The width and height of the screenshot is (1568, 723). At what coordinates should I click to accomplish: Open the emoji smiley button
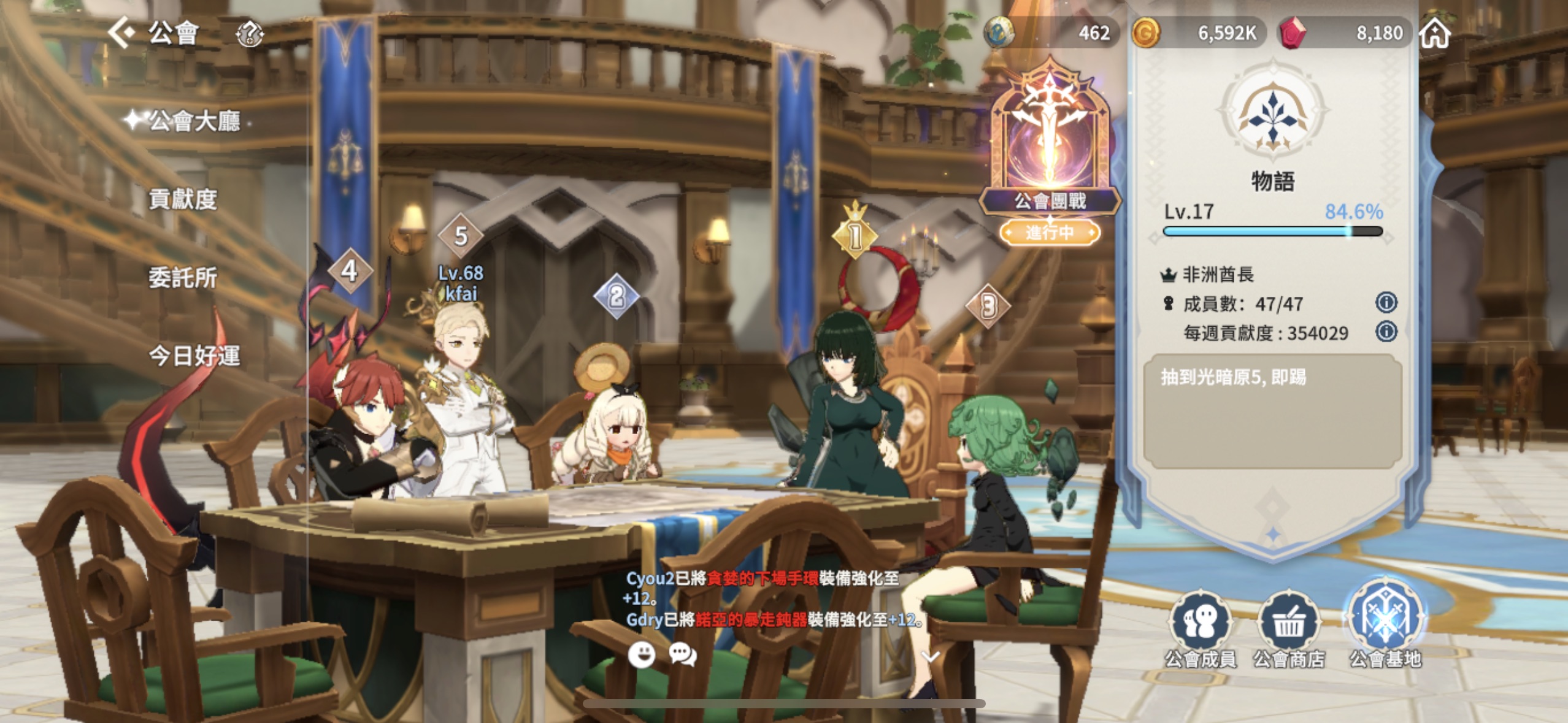click(x=642, y=655)
